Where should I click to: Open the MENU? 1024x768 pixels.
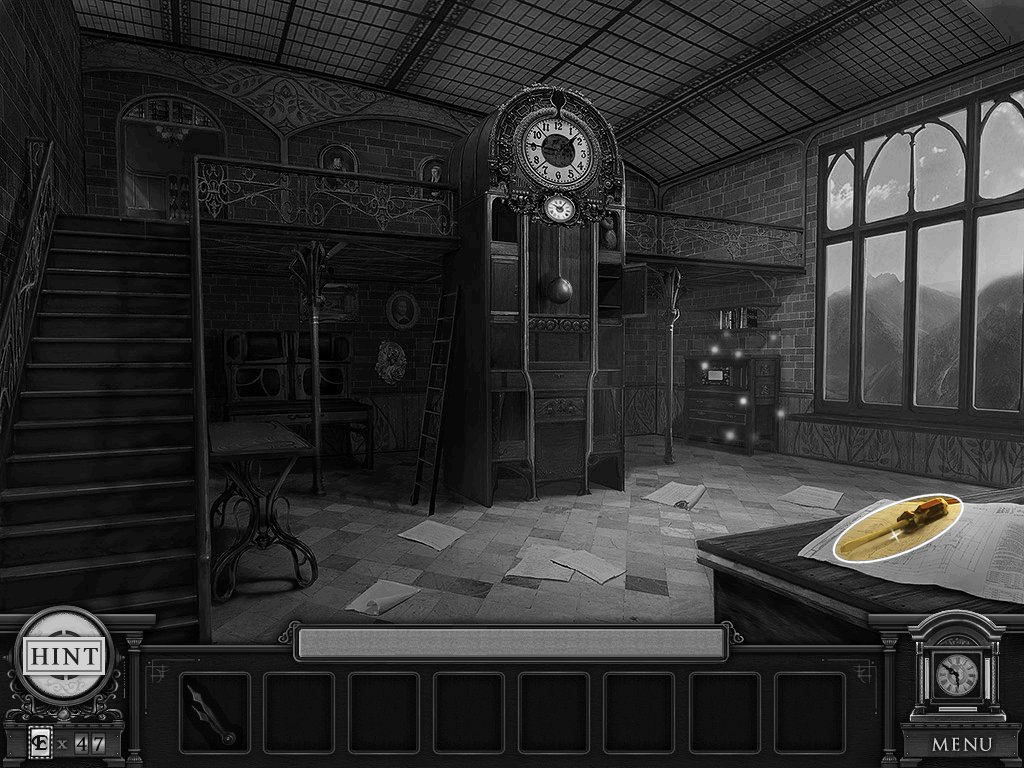click(961, 744)
